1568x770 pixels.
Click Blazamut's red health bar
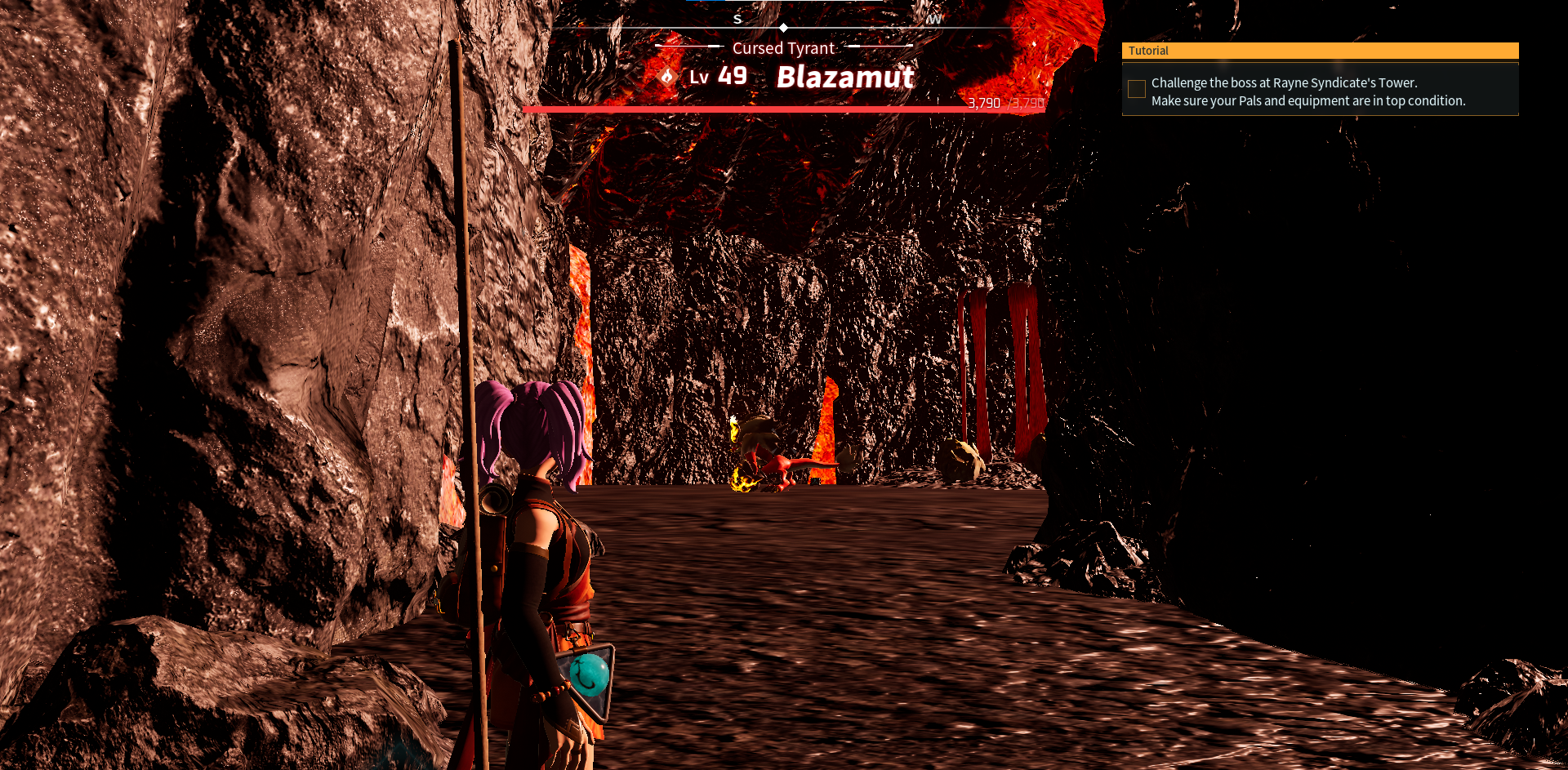pos(783,108)
